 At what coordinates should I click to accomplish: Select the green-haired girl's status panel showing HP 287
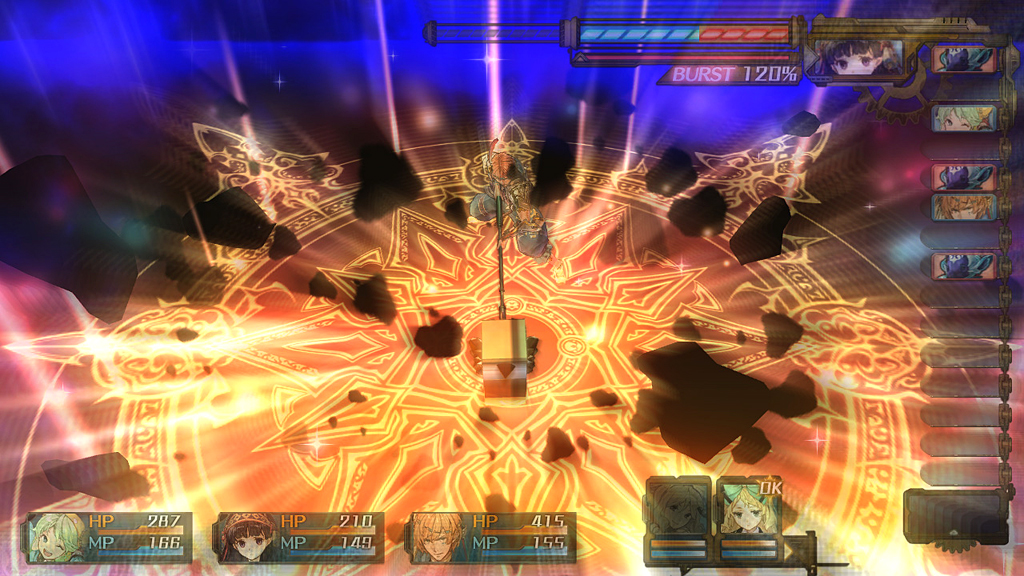point(108,537)
